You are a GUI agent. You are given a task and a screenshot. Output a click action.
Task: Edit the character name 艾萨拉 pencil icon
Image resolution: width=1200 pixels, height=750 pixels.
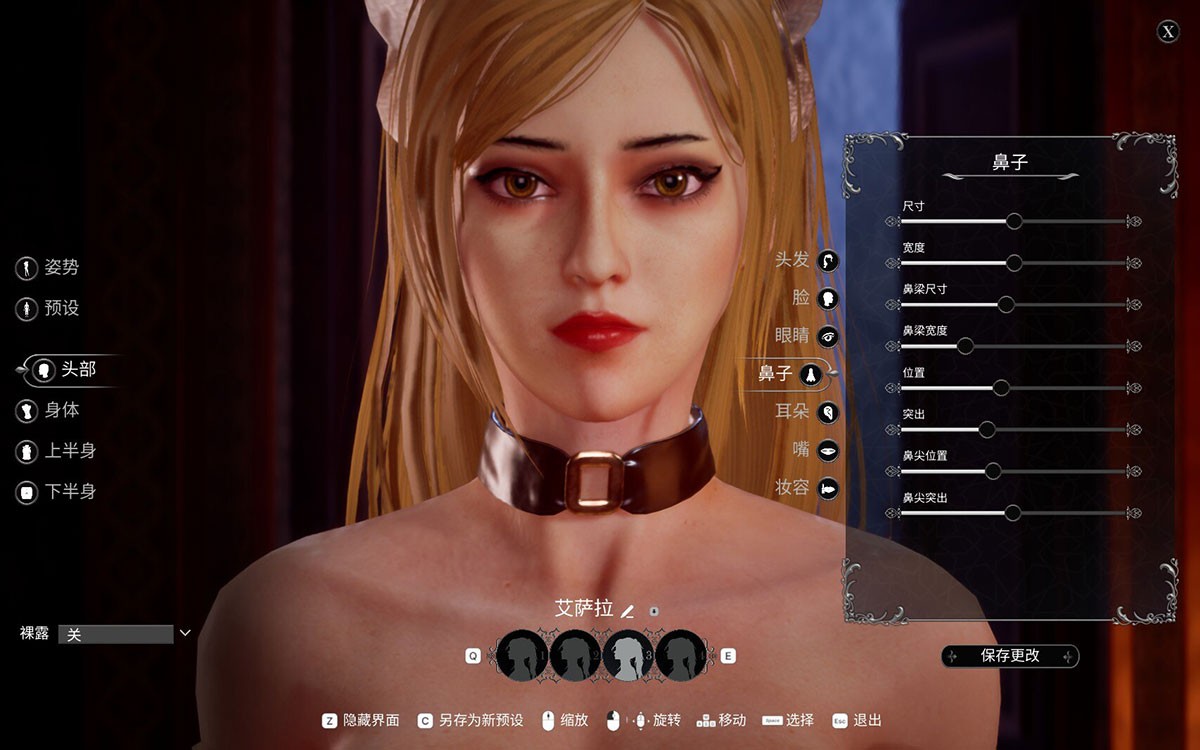point(628,610)
